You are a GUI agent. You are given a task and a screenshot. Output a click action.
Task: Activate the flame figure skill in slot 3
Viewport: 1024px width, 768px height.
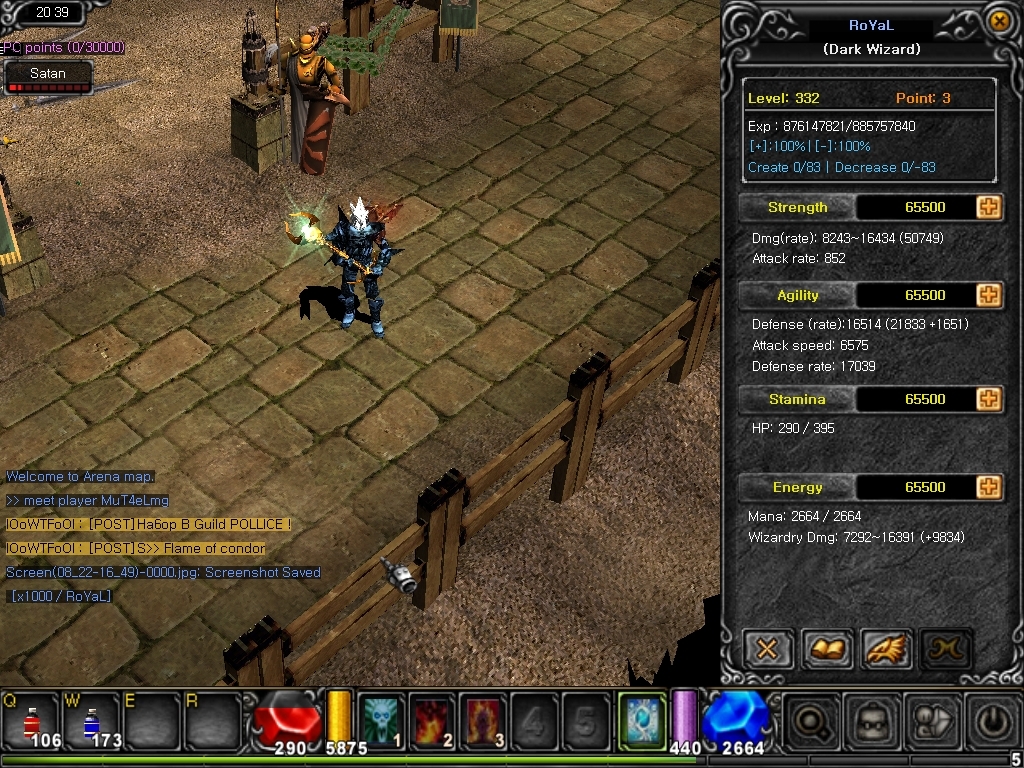[483, 720]
